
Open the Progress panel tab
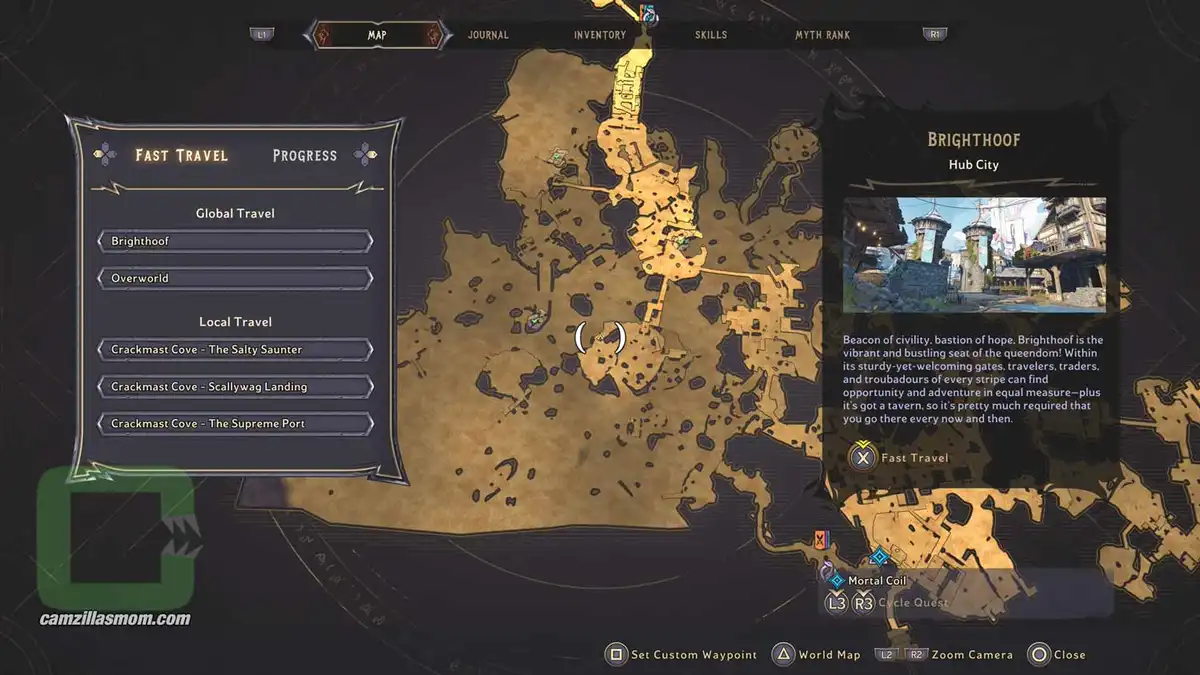coord(305,156)
